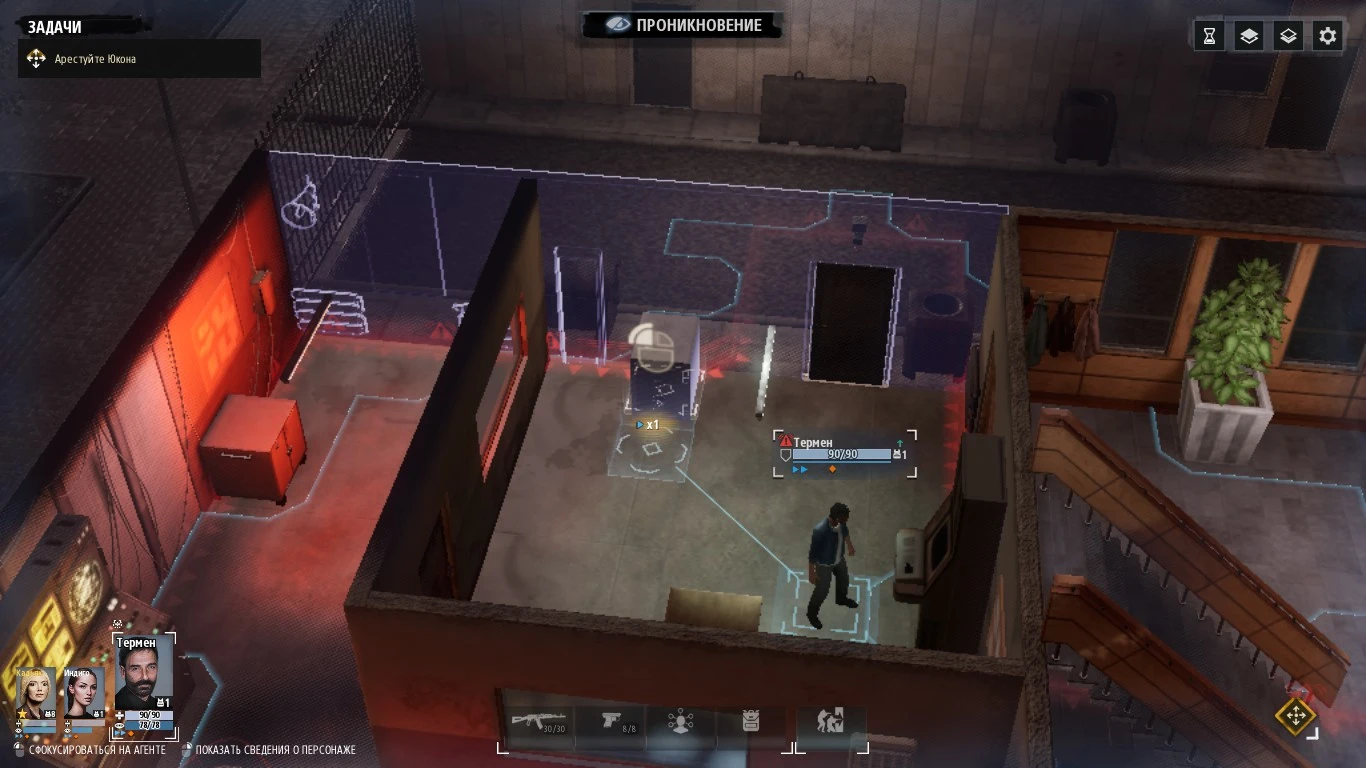
Task: Open the settings gear icon
Action: pyautogui.click(x=1327, y=35)
